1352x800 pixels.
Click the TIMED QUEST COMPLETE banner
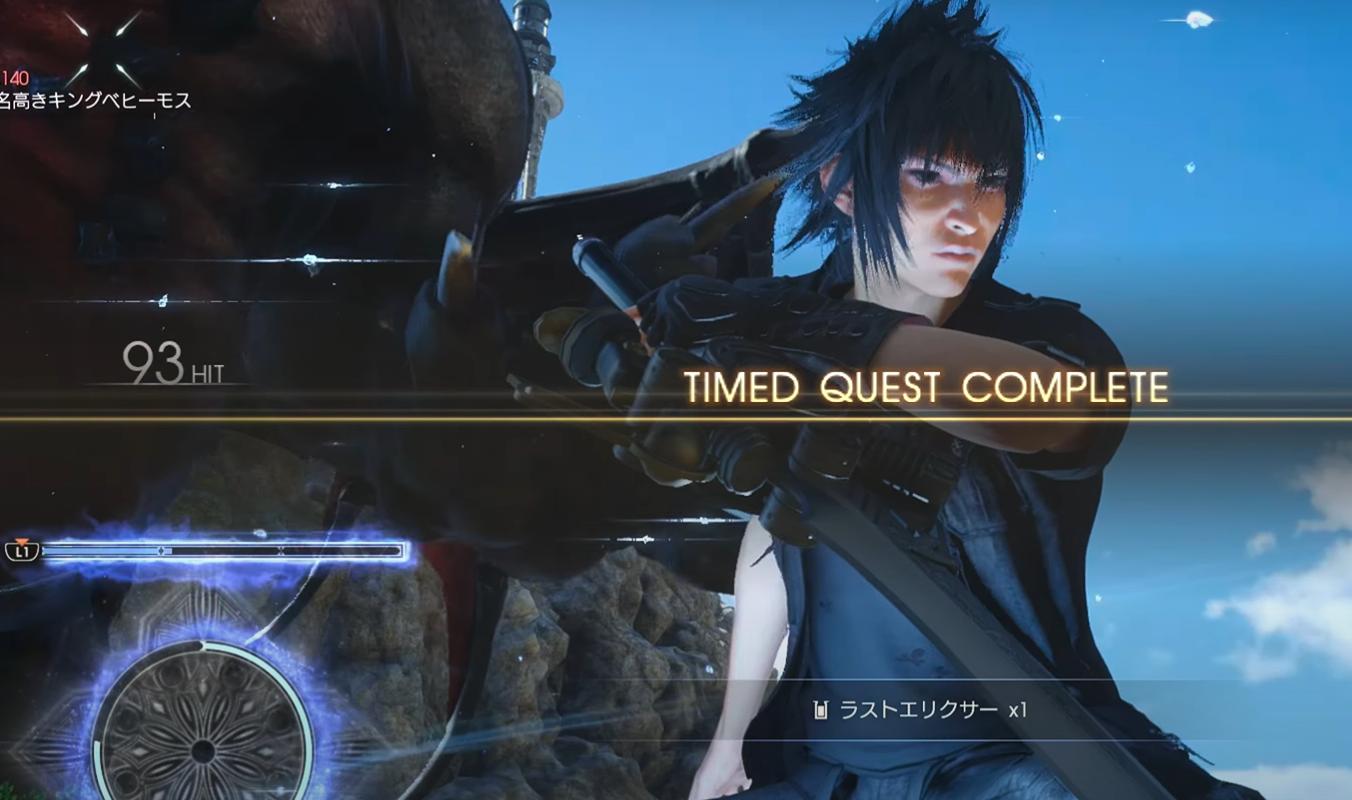coord(926,387)
